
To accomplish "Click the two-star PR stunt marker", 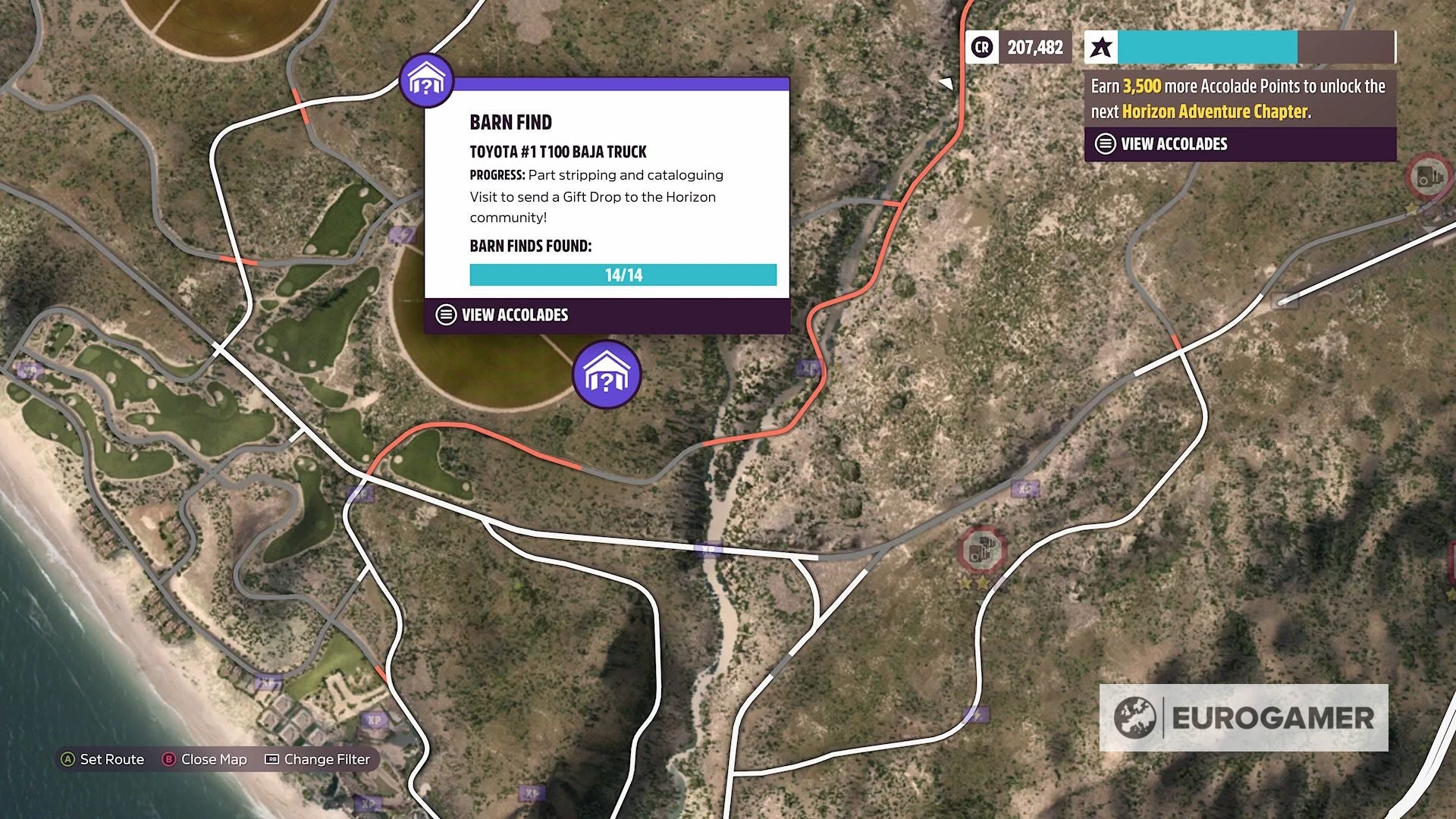I will pos(974,582).
